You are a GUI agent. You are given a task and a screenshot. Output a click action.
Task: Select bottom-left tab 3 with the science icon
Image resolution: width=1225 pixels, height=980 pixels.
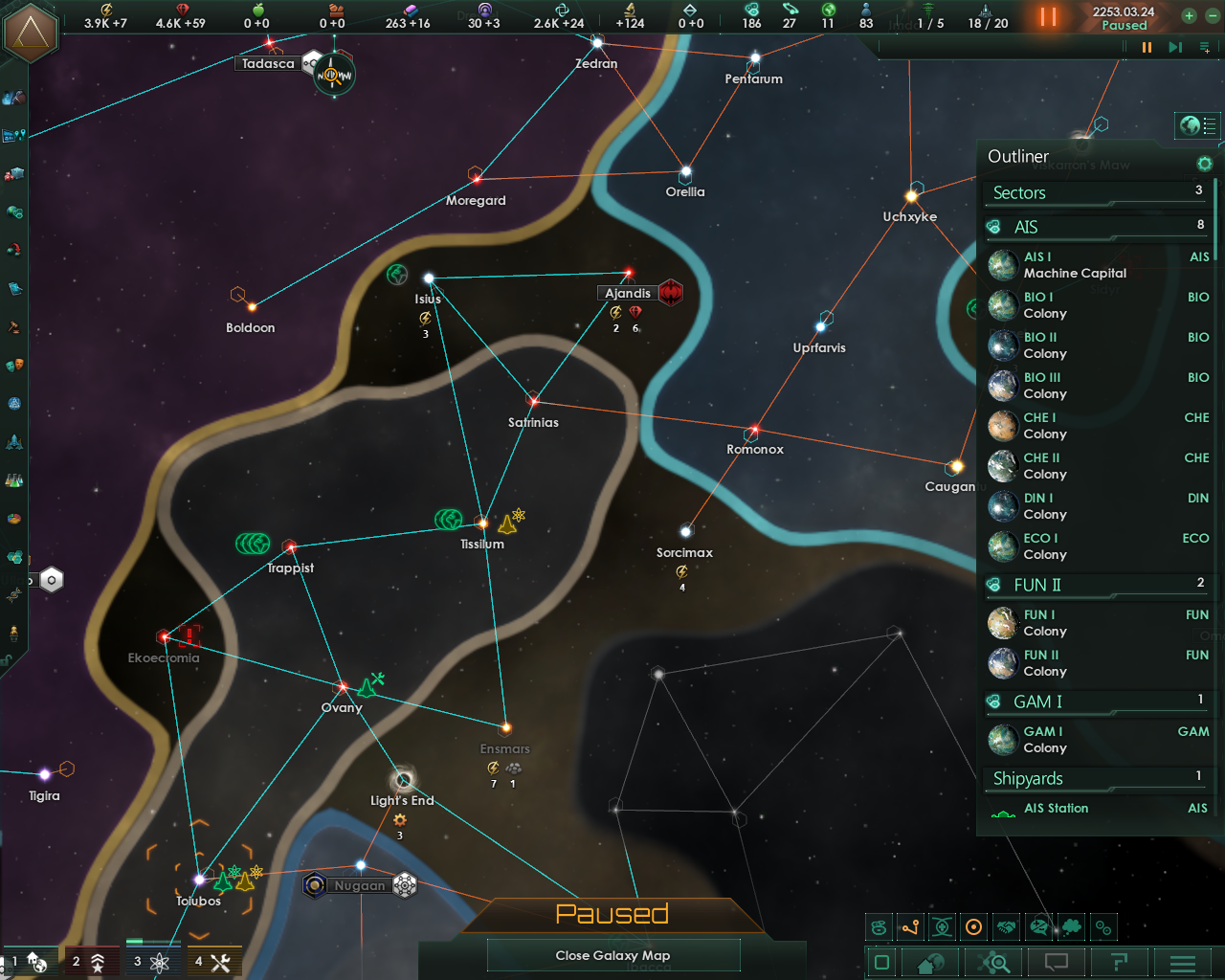[x=152, y=960]
